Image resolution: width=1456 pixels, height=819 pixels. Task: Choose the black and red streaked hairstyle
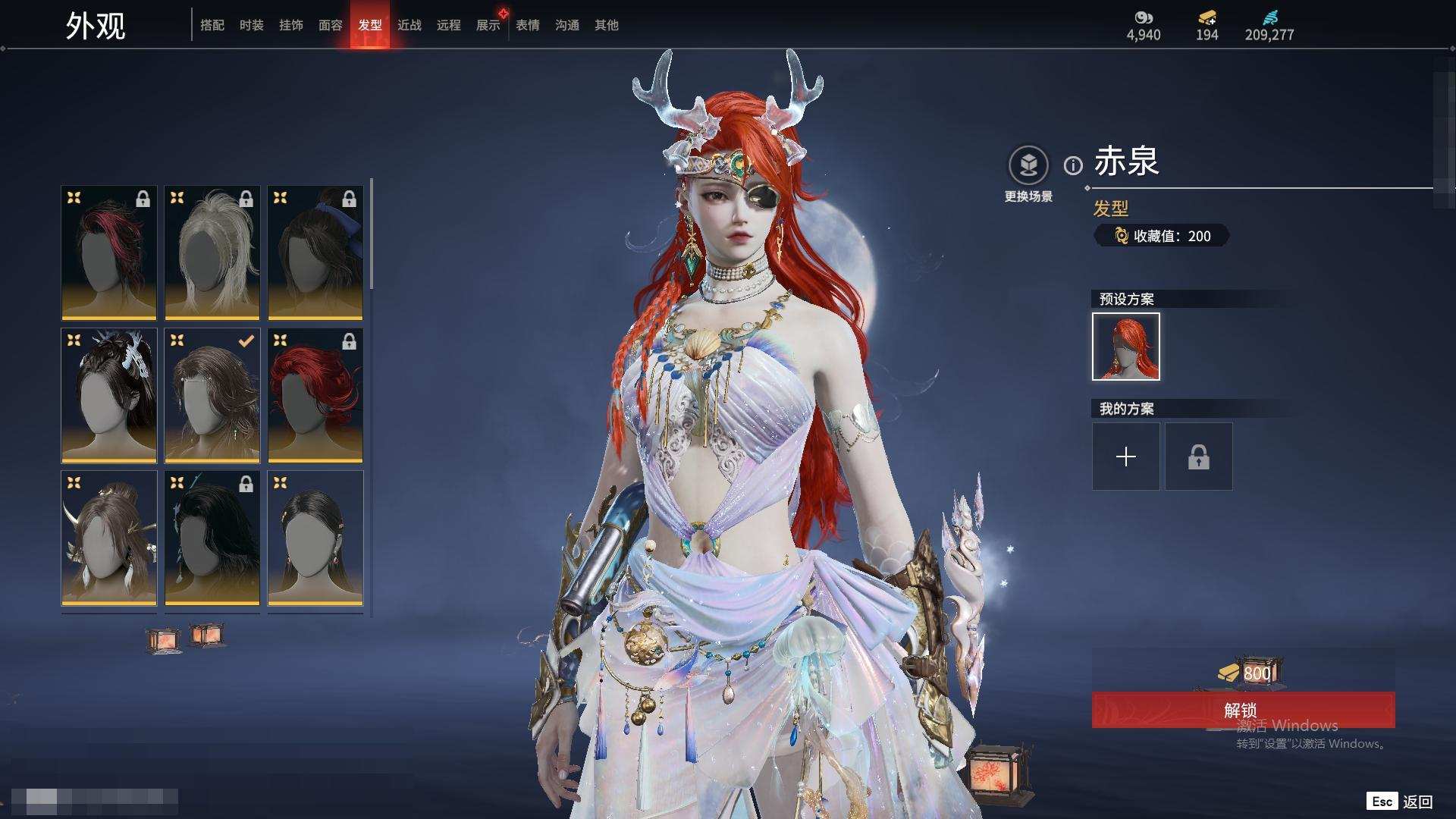click(x=109, y=253)
